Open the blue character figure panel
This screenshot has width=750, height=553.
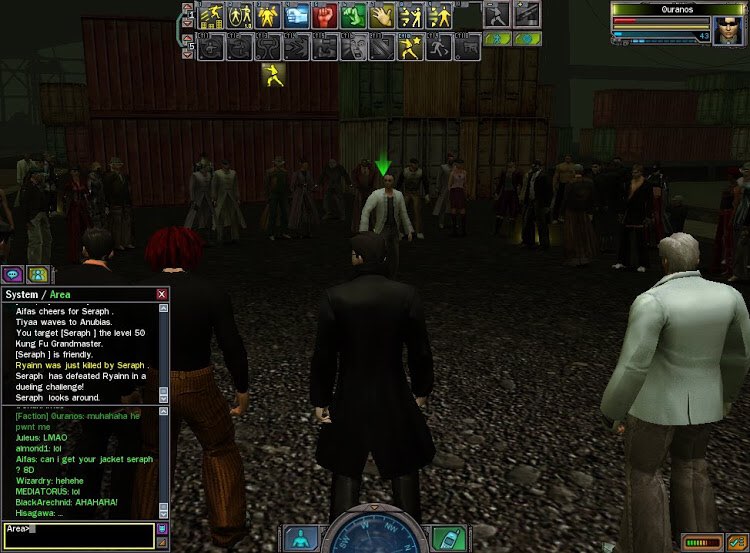[299, 539]
